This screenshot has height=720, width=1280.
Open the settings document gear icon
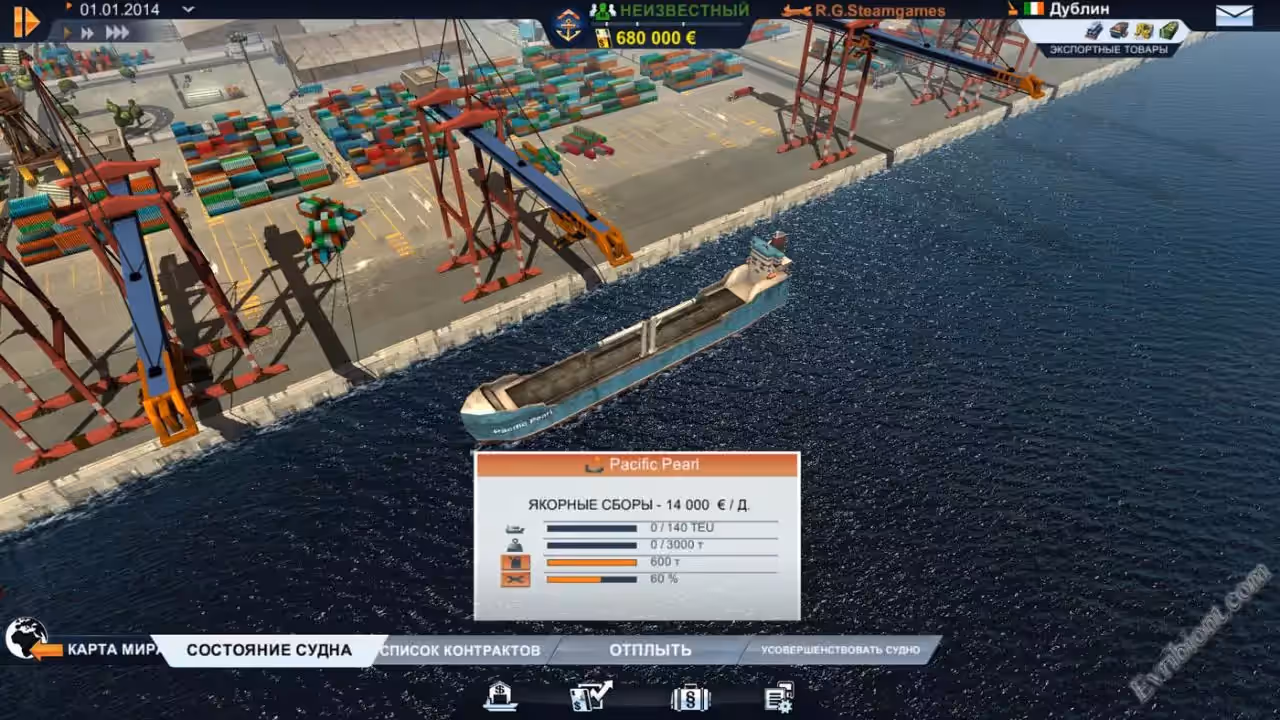779,696
